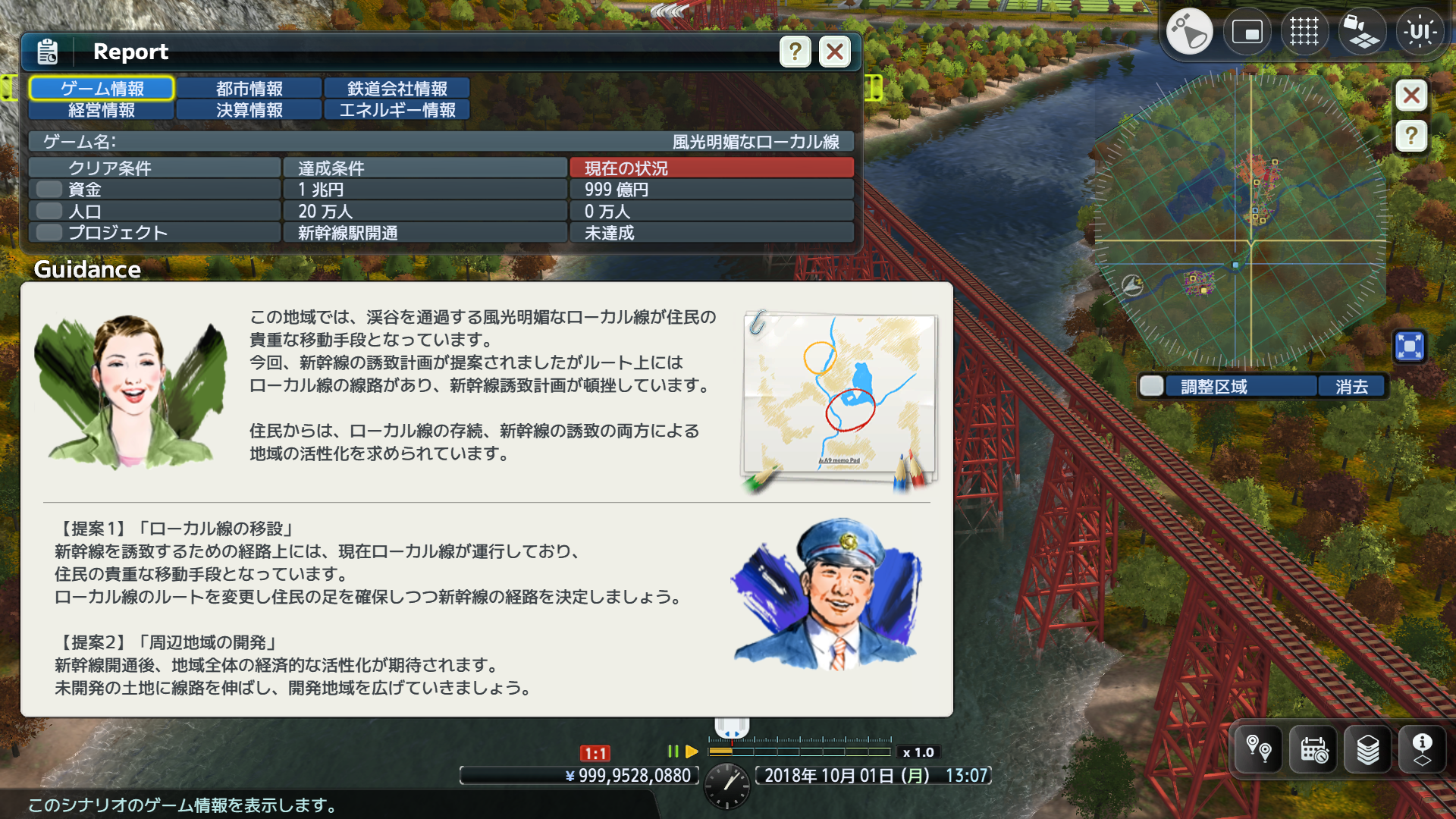The width and height of the screenshot is (1456, 819).
Task: Open the texture tiles icon near top right
Action: 1362,31
